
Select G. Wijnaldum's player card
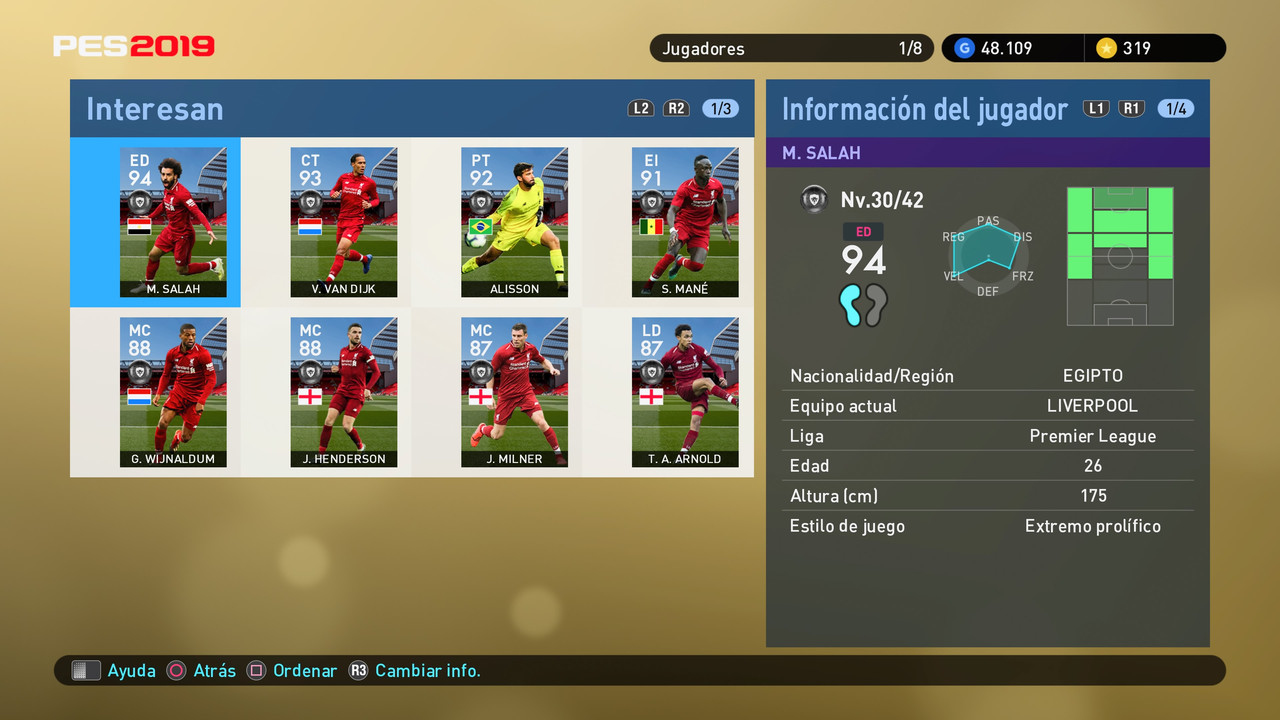point(173,392)
